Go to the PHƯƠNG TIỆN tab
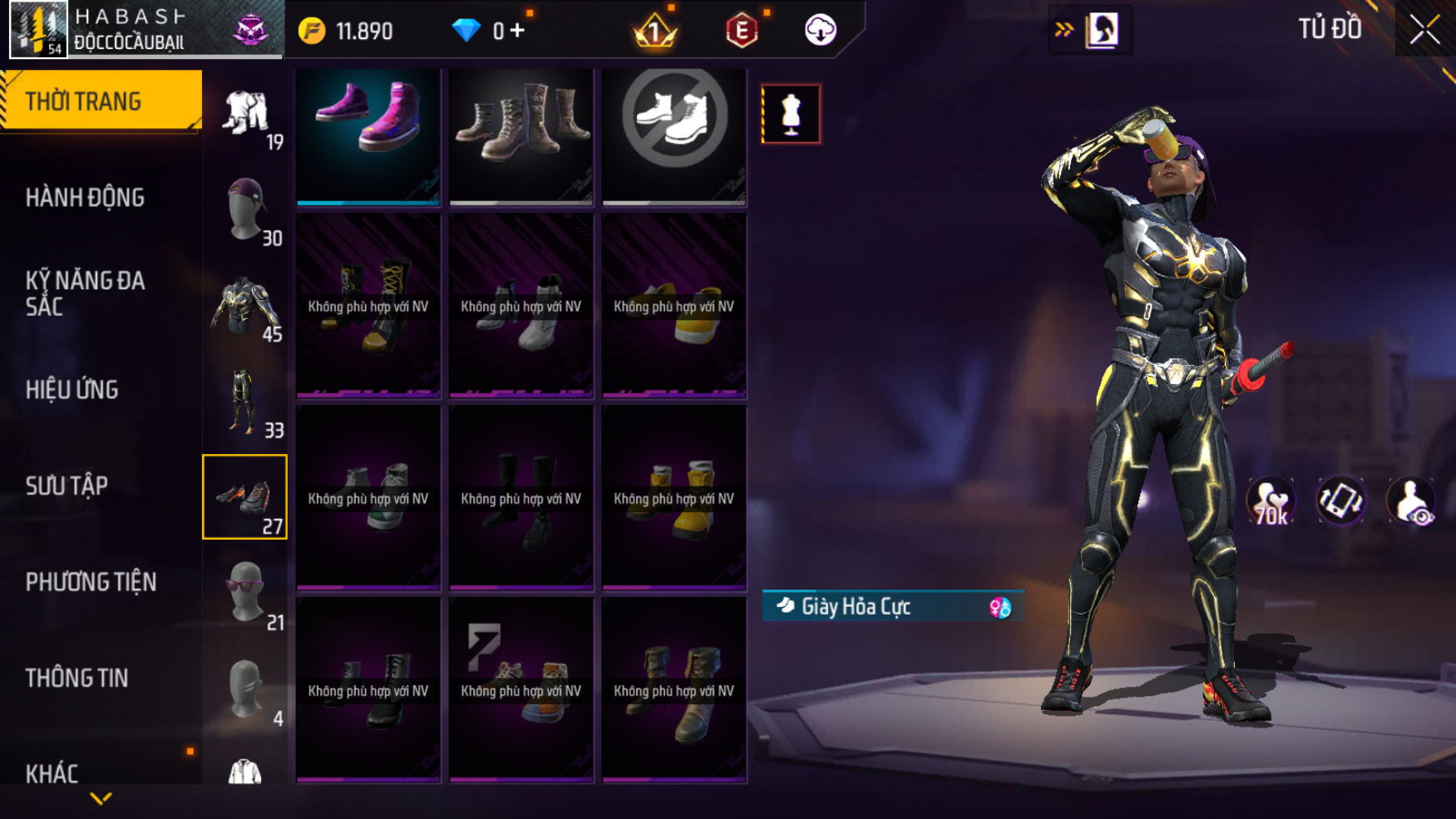The height and width of the screenshot is (819, 1456). tap(91, 582)
